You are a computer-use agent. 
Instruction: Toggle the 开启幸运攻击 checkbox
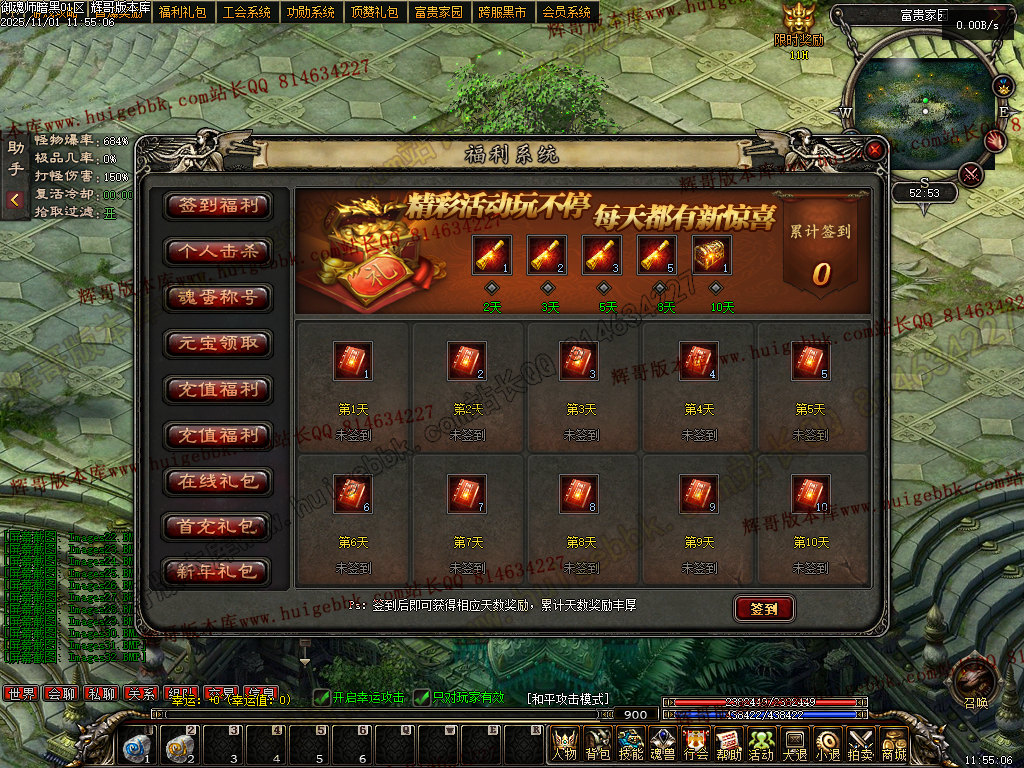click(x=321, y=697)
